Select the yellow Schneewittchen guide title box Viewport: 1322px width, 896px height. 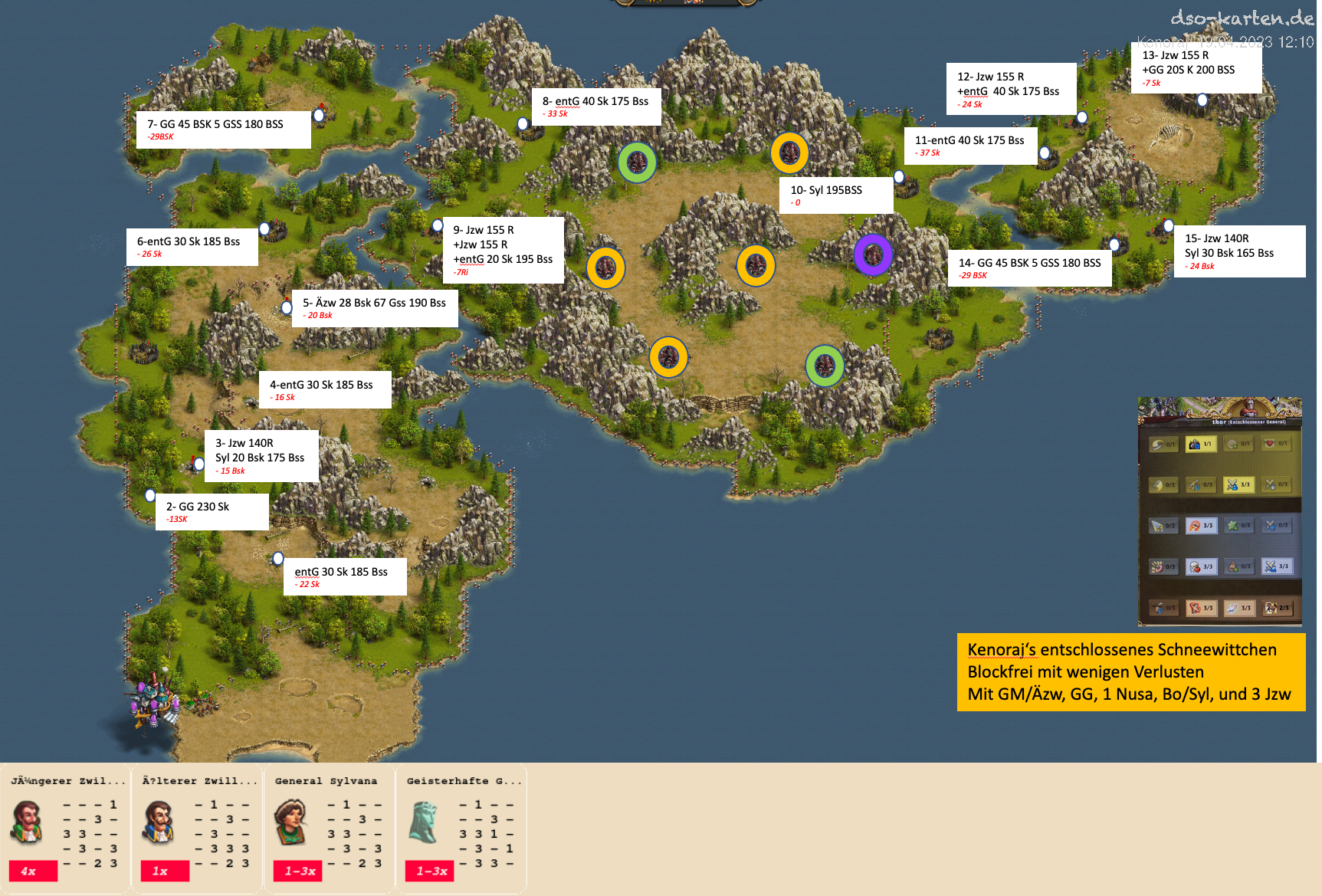tap(1130, 672)
